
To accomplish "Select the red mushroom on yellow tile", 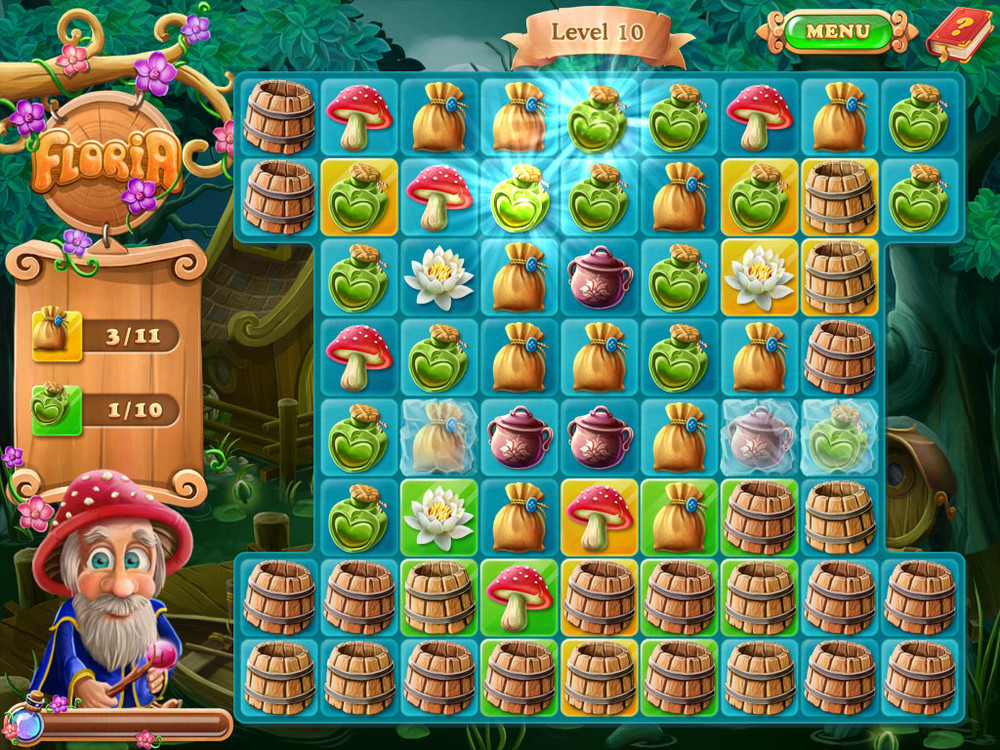I will 599,517.
